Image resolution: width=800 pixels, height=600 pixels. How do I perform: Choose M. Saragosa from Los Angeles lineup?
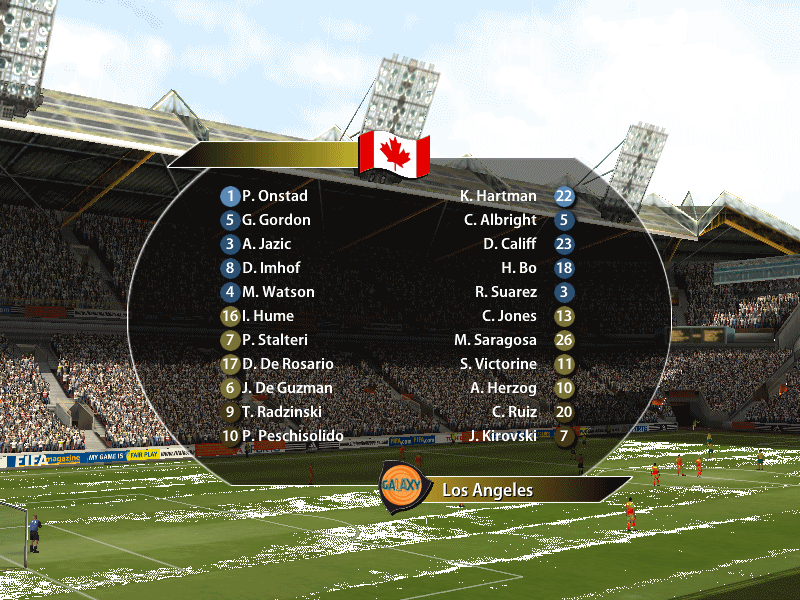496,340
